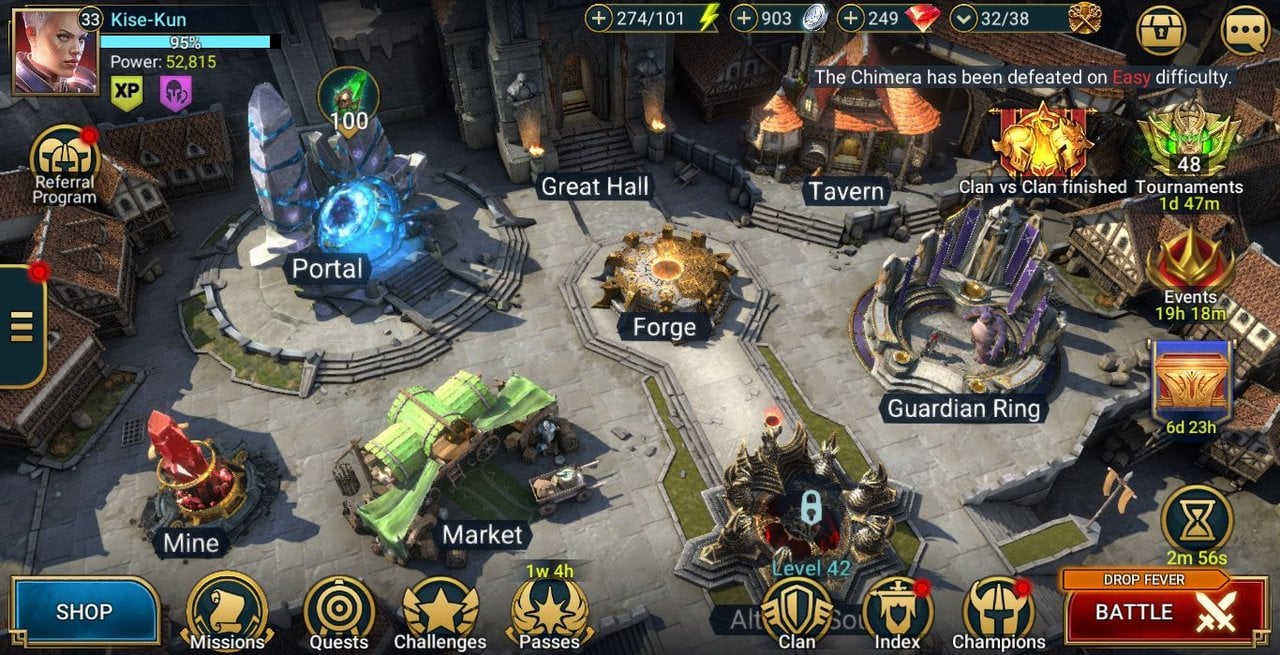Open the Referral Program
This screenshot has height=655, width=1280.
[x=65, y=160]
